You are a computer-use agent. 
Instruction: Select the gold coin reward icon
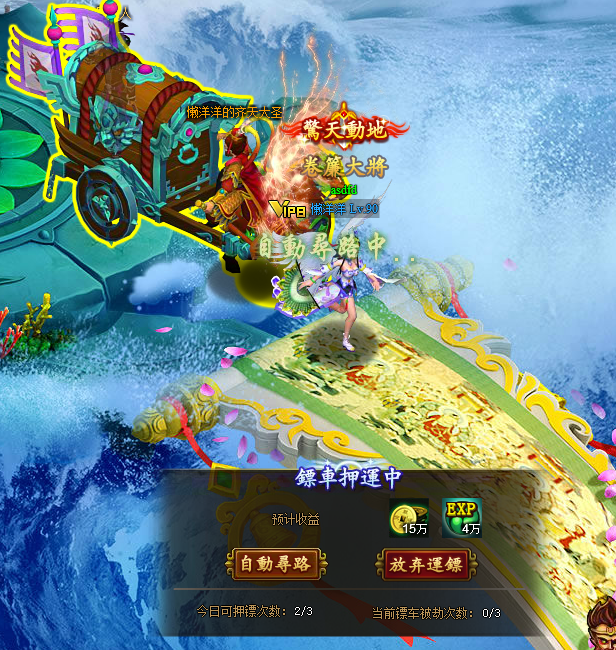(408, 517)
